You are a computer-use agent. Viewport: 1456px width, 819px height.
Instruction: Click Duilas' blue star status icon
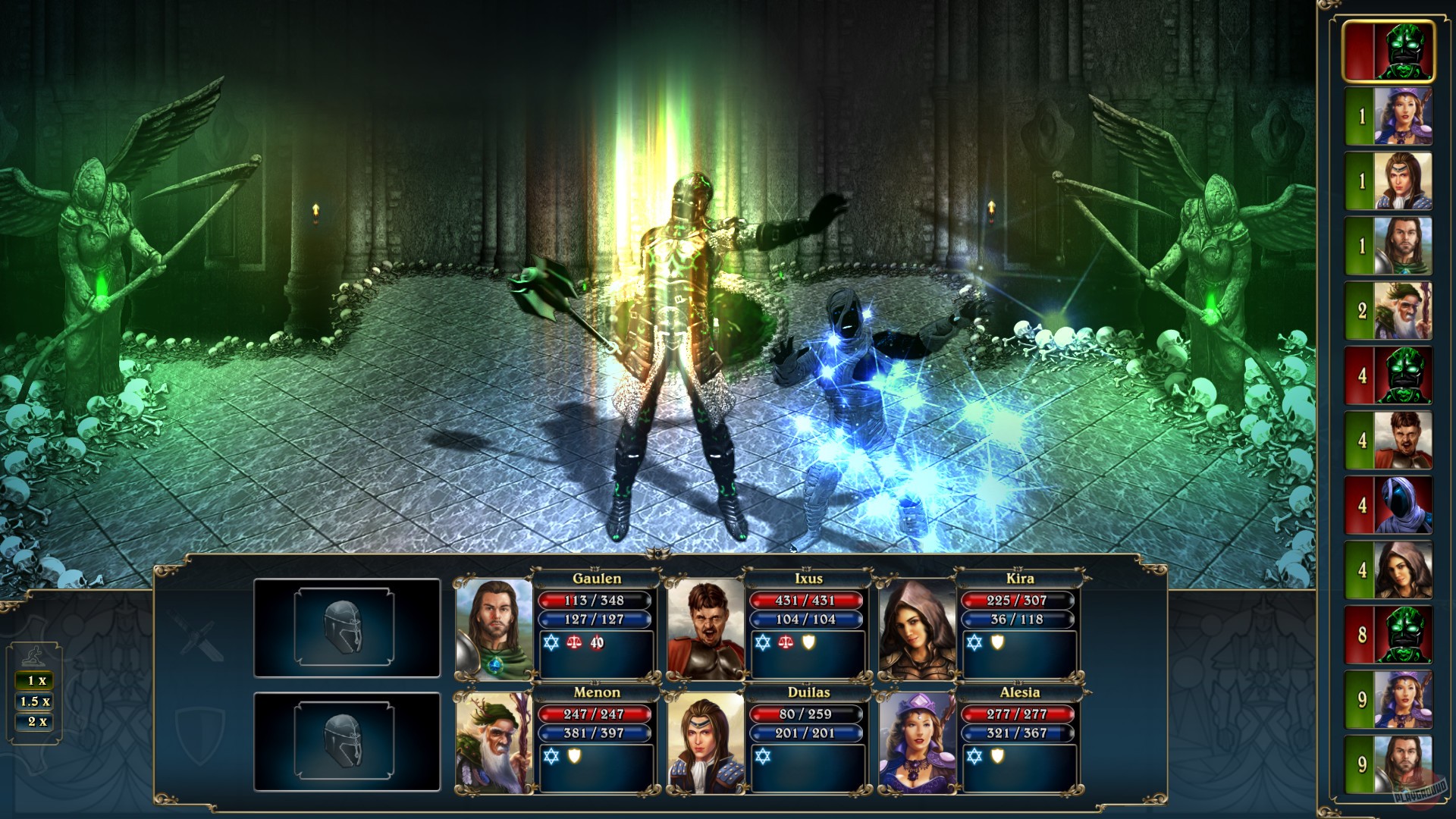pyautogui.click(x=763, y=757)
